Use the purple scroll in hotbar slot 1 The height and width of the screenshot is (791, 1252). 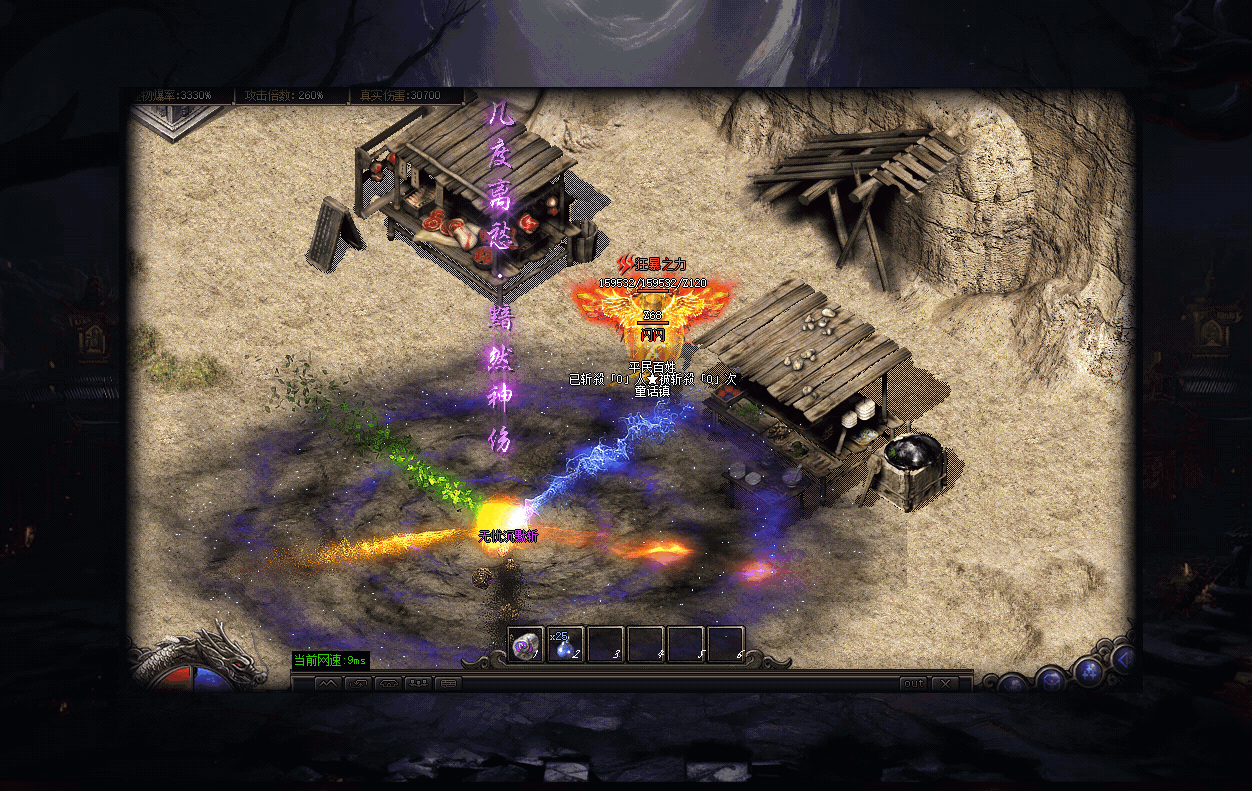click(x=525, y=645)
